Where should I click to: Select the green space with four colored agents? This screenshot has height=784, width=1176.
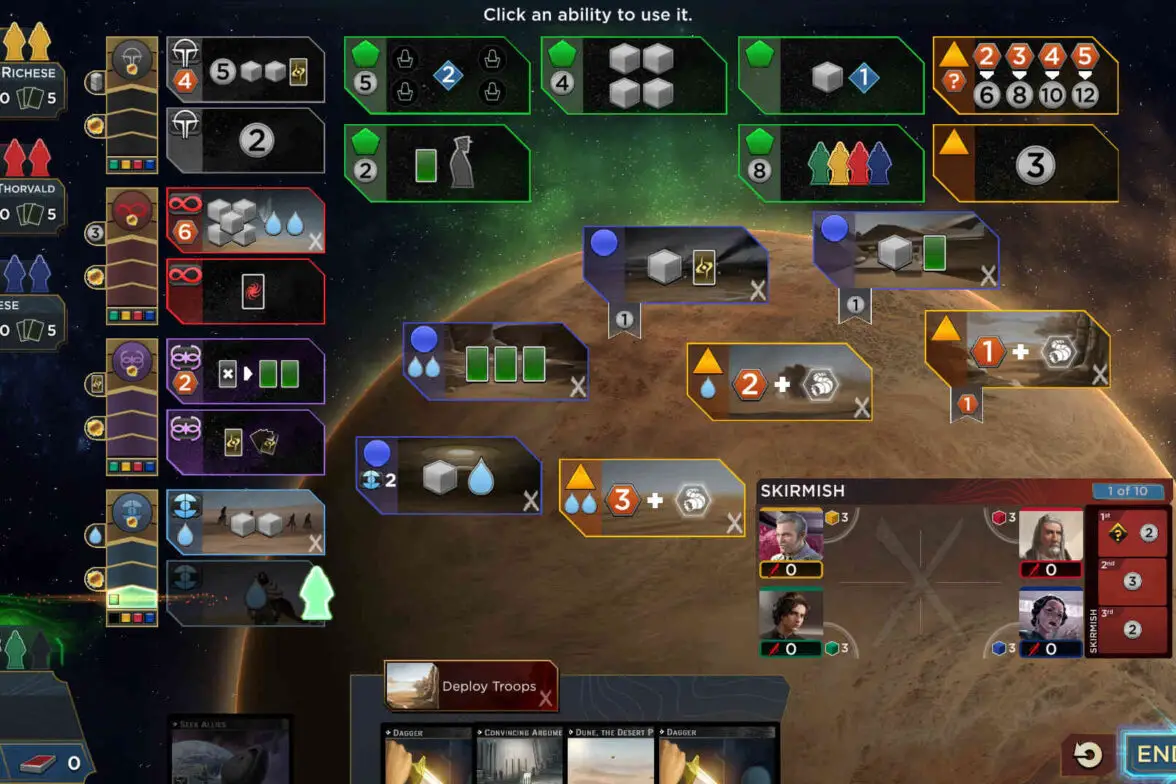point(831,163)
